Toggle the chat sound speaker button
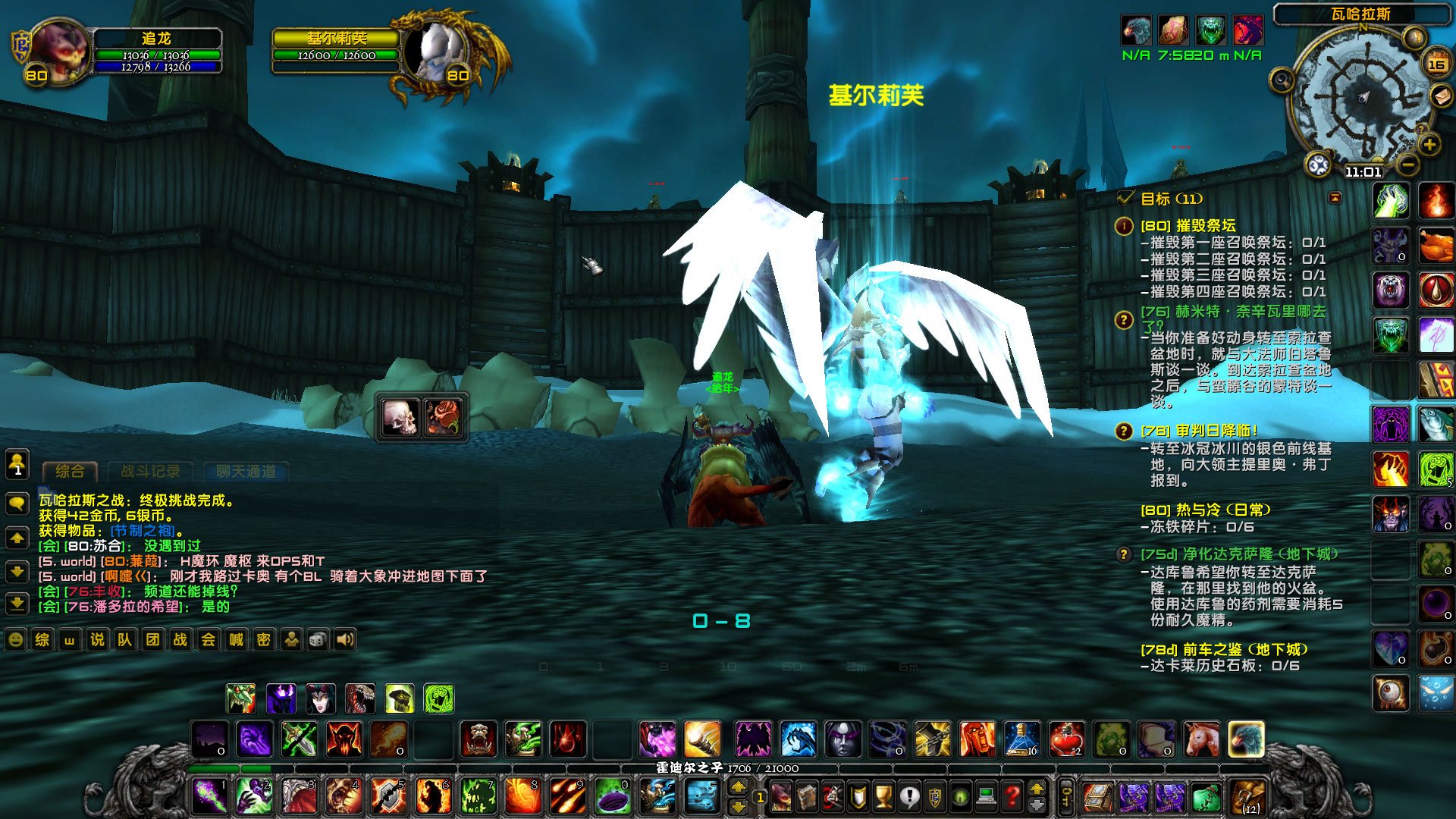The width and height of the screenshot is (1456, 819). click(x=346, y=639)
